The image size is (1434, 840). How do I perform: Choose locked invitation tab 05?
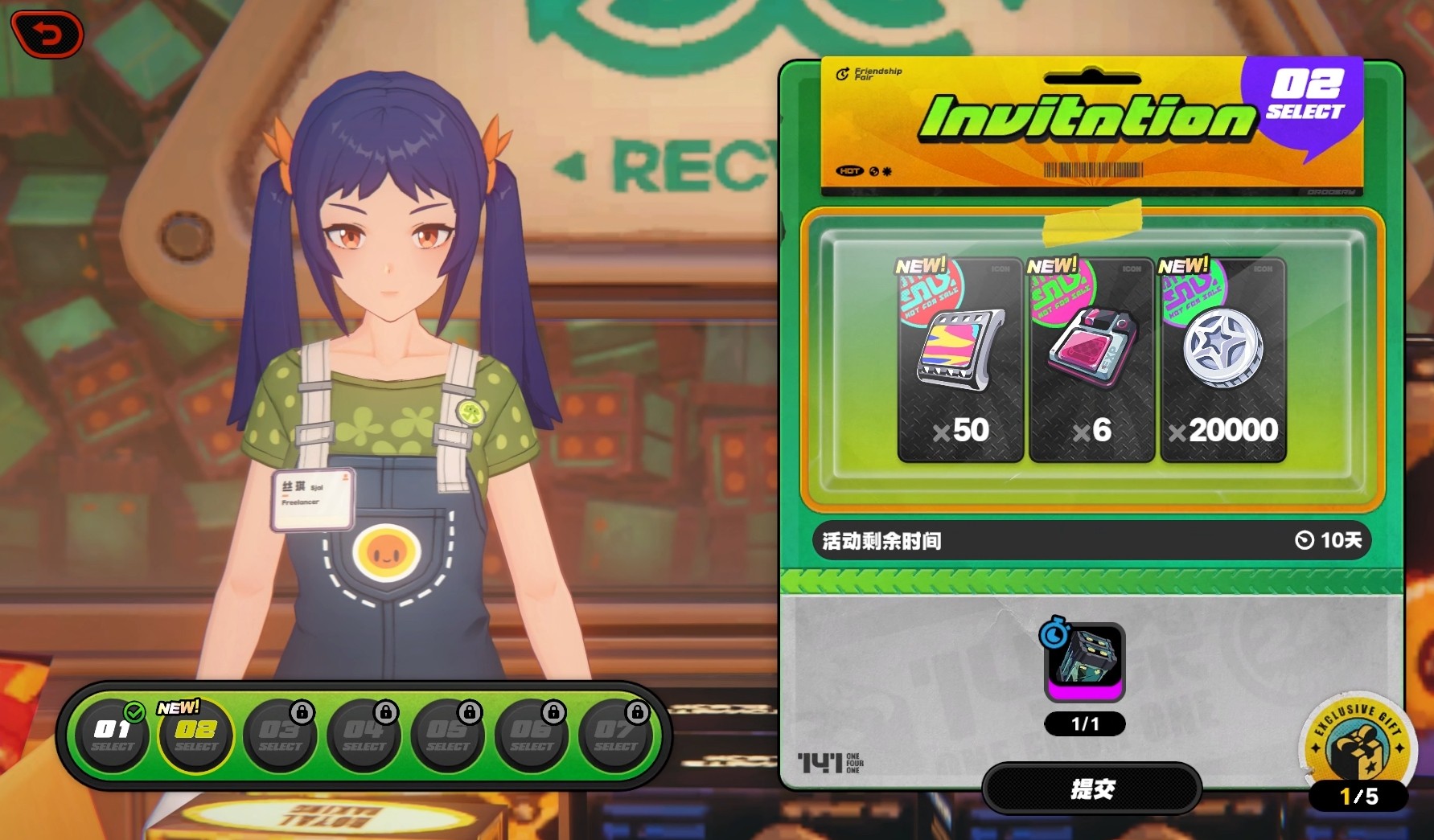(448, 736)
